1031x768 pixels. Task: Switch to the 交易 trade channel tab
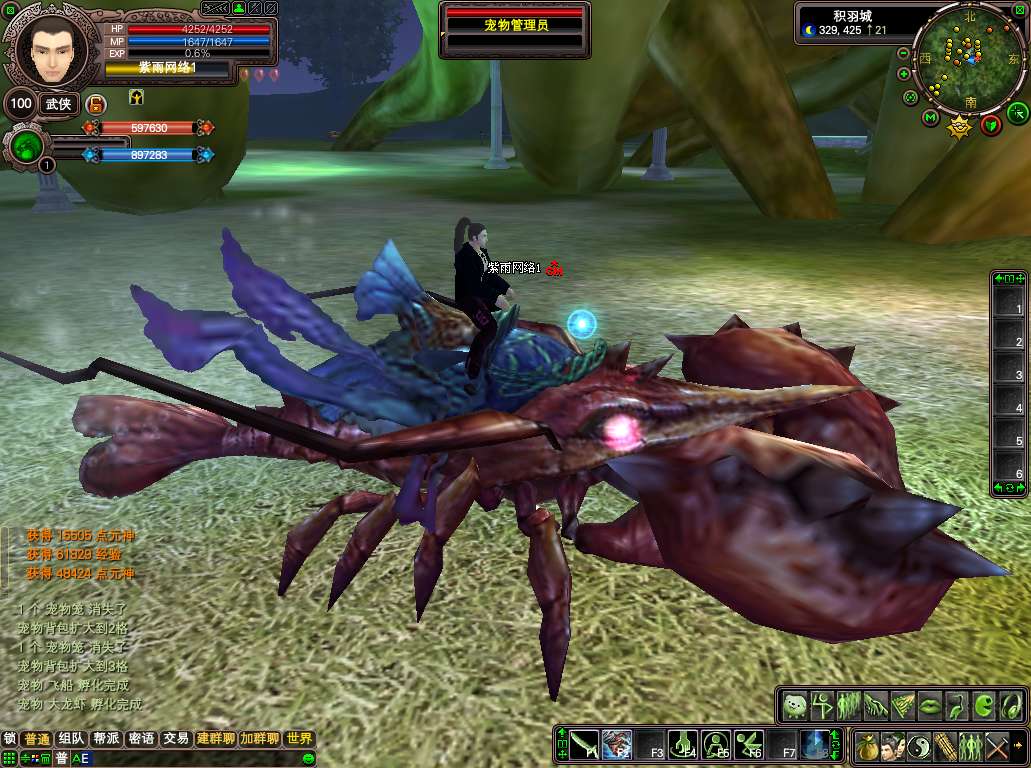pos(176,739)
